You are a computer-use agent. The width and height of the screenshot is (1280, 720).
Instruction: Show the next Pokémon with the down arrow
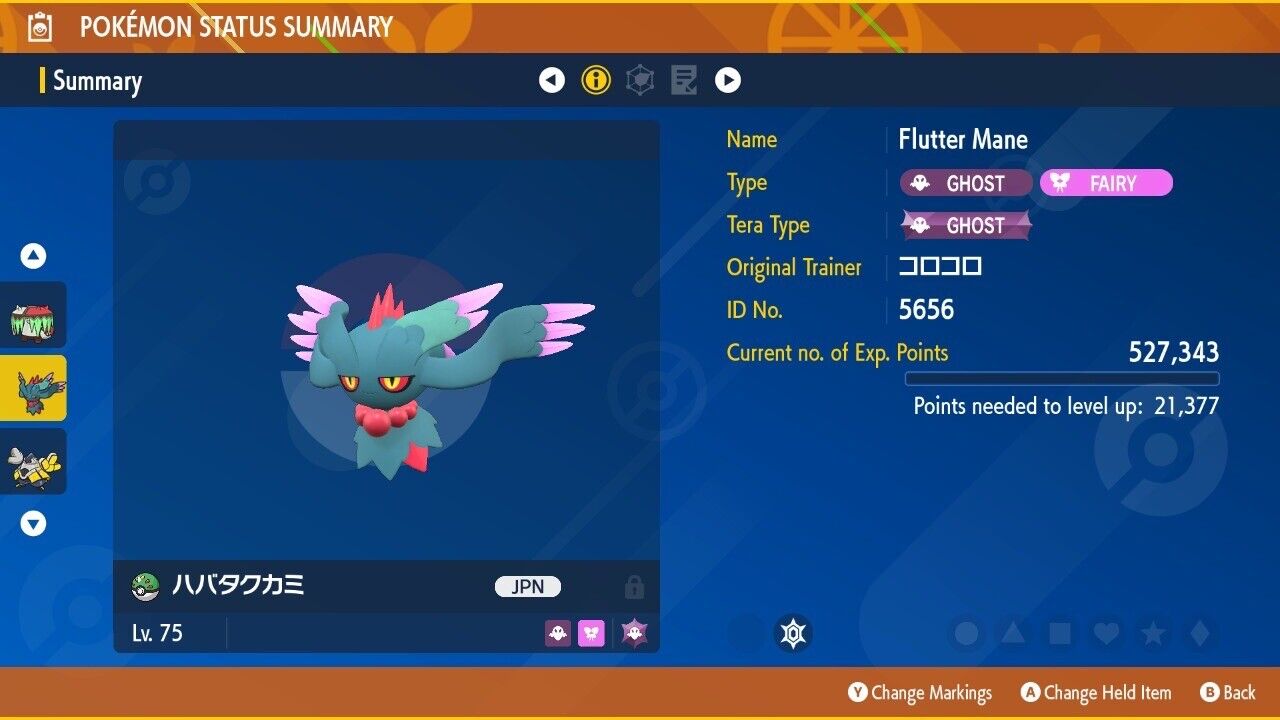[34, 523]
